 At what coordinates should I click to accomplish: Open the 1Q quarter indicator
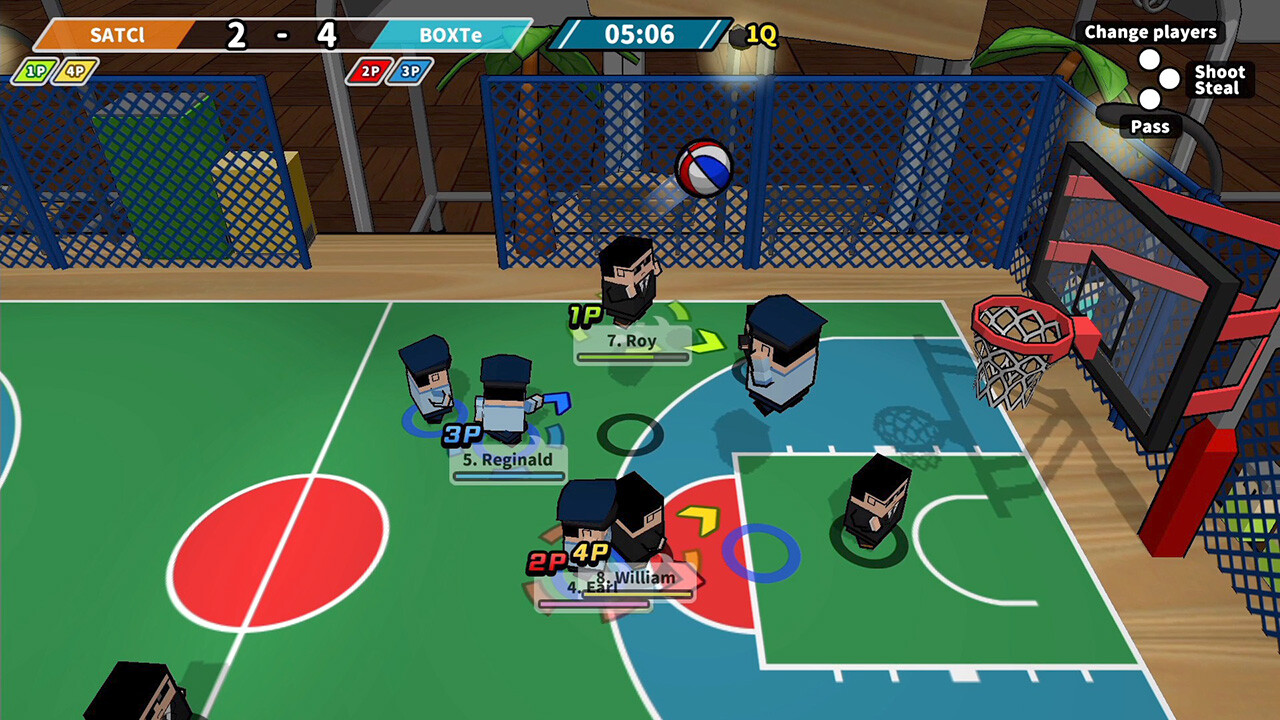762,36
